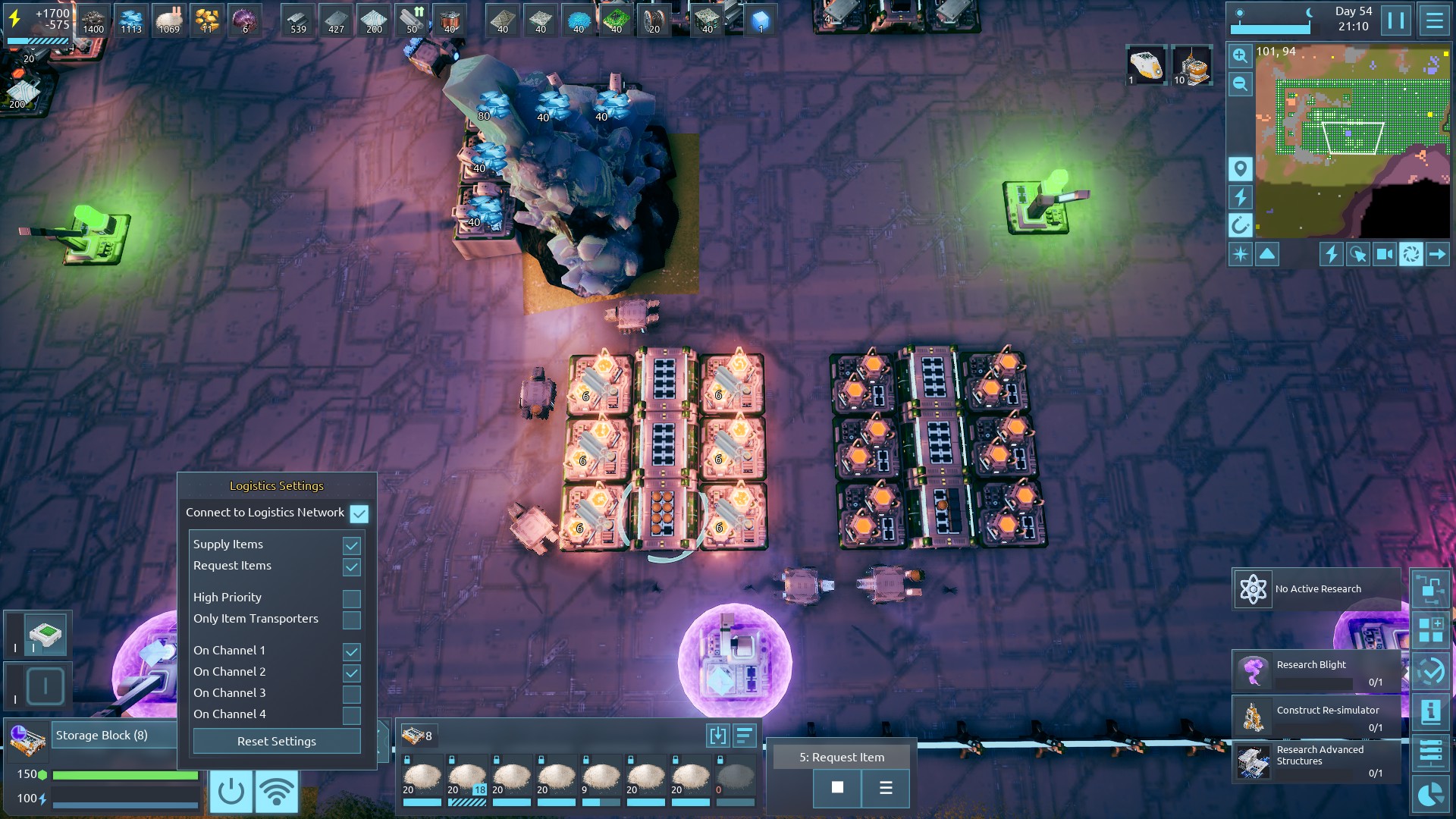Select the Research Advanced Structures objective
The width and height of the screenshot is (1456, 819).
click(x=1316, y=761)
